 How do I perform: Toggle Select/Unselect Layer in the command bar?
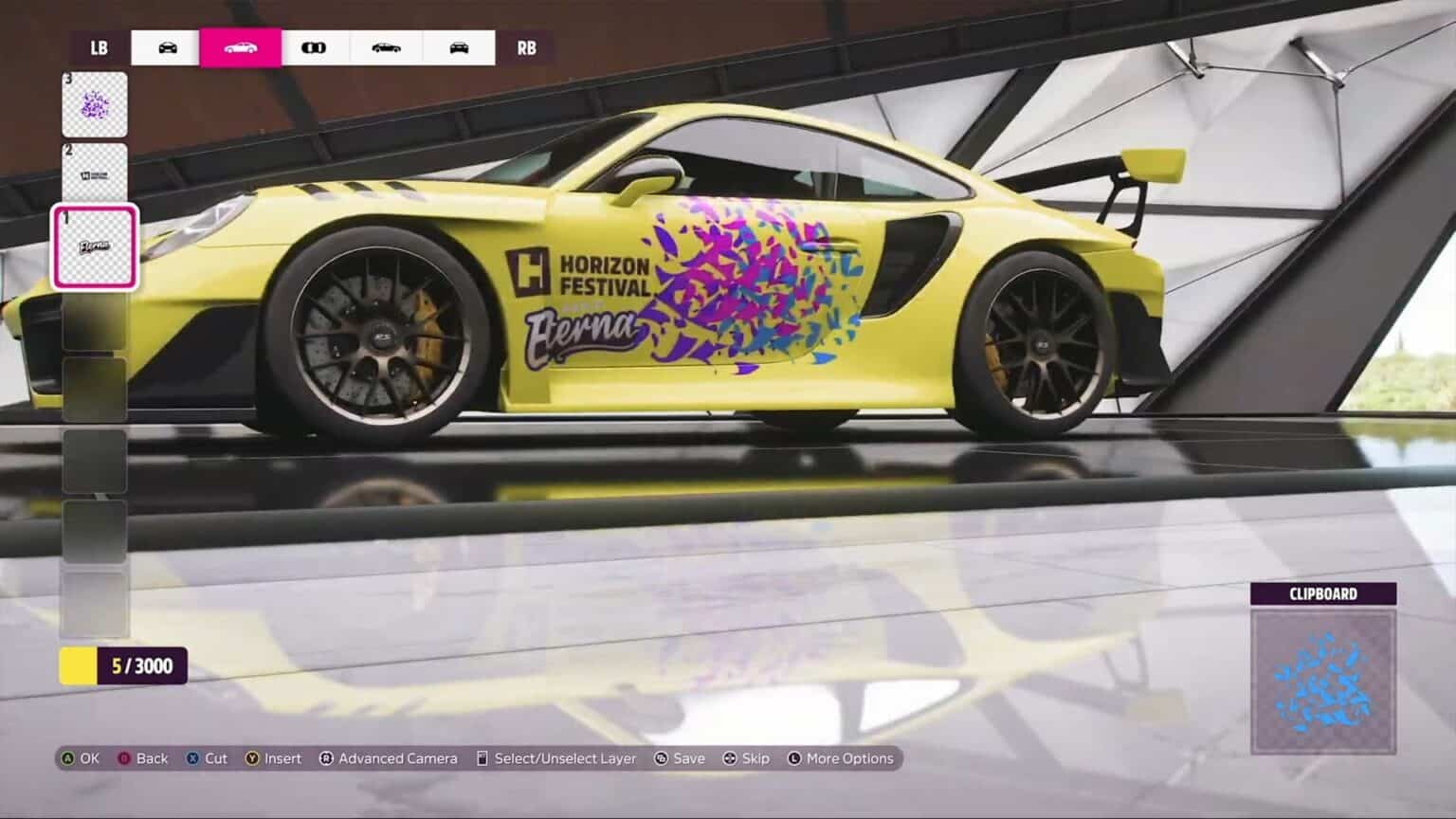pyautogui.click(x=559, y=758)
